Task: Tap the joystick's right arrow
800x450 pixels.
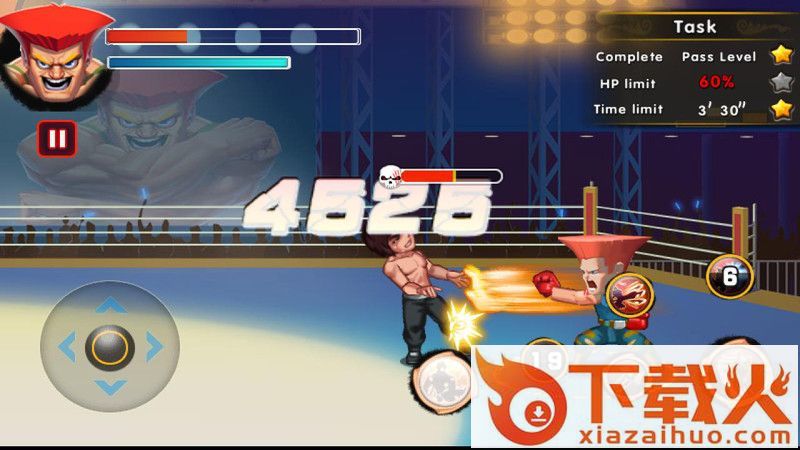Action: [154, 347]
